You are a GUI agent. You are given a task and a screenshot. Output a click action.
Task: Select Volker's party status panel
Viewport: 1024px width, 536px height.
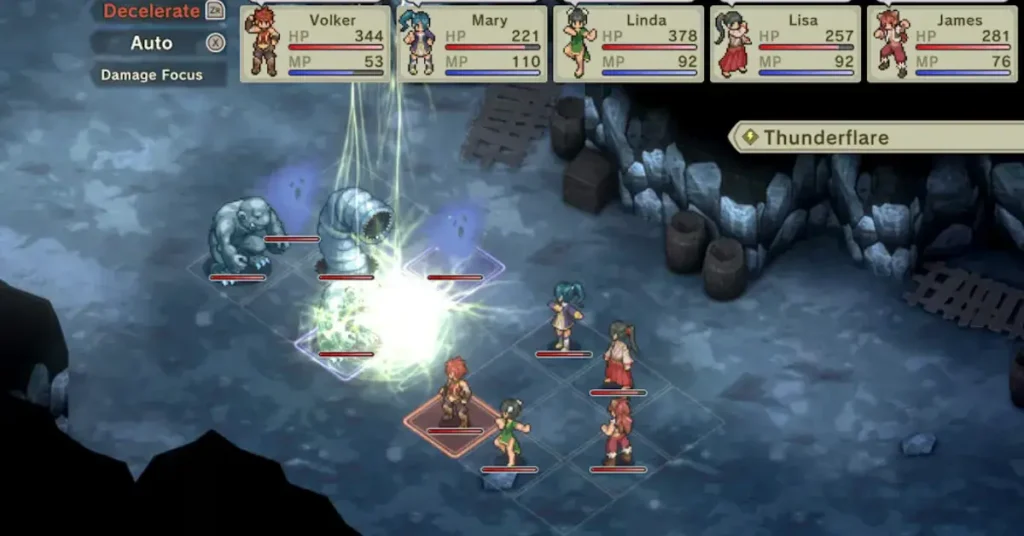pos(315,43)
